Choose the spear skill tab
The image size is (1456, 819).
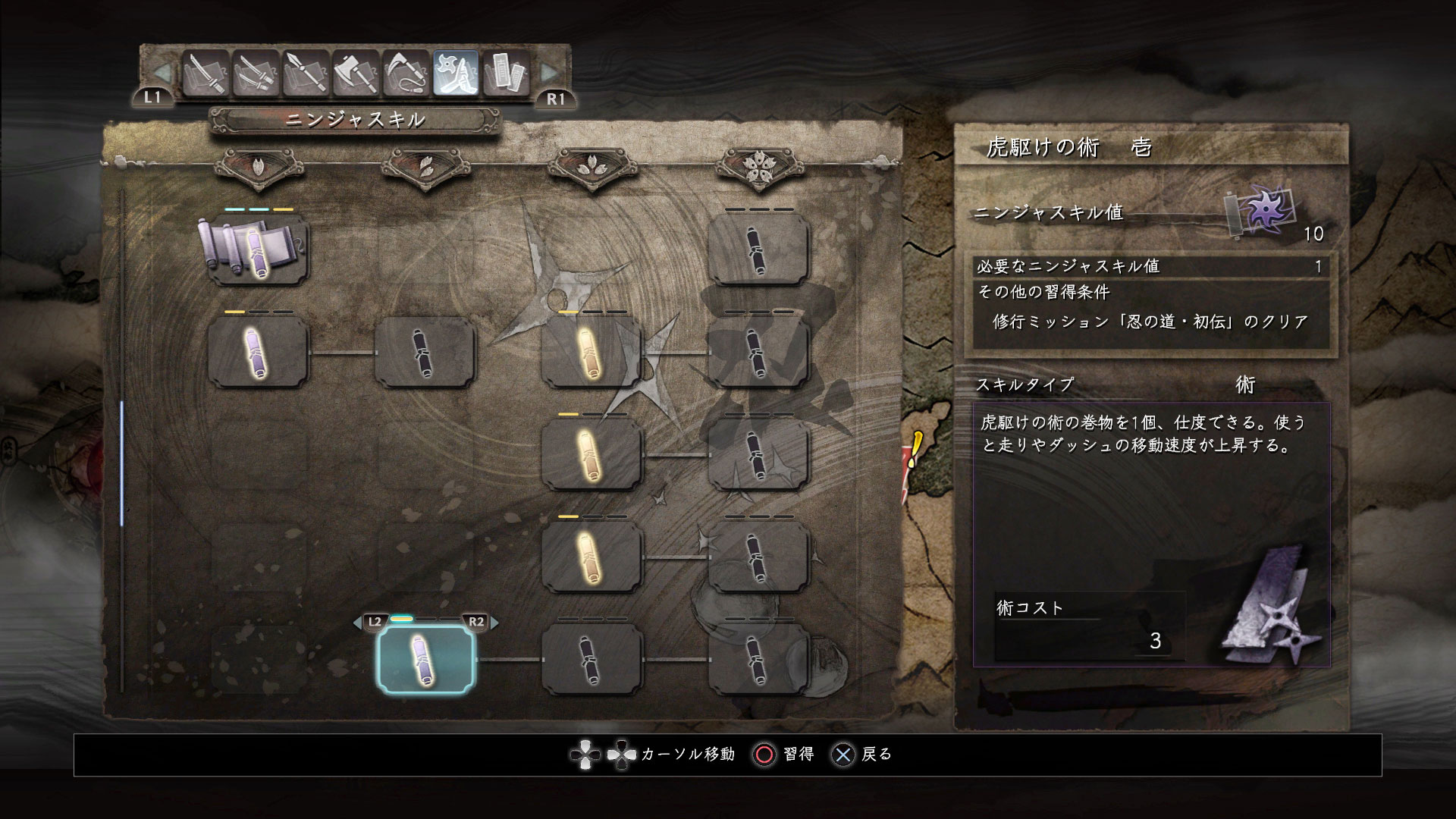(306, 74)
